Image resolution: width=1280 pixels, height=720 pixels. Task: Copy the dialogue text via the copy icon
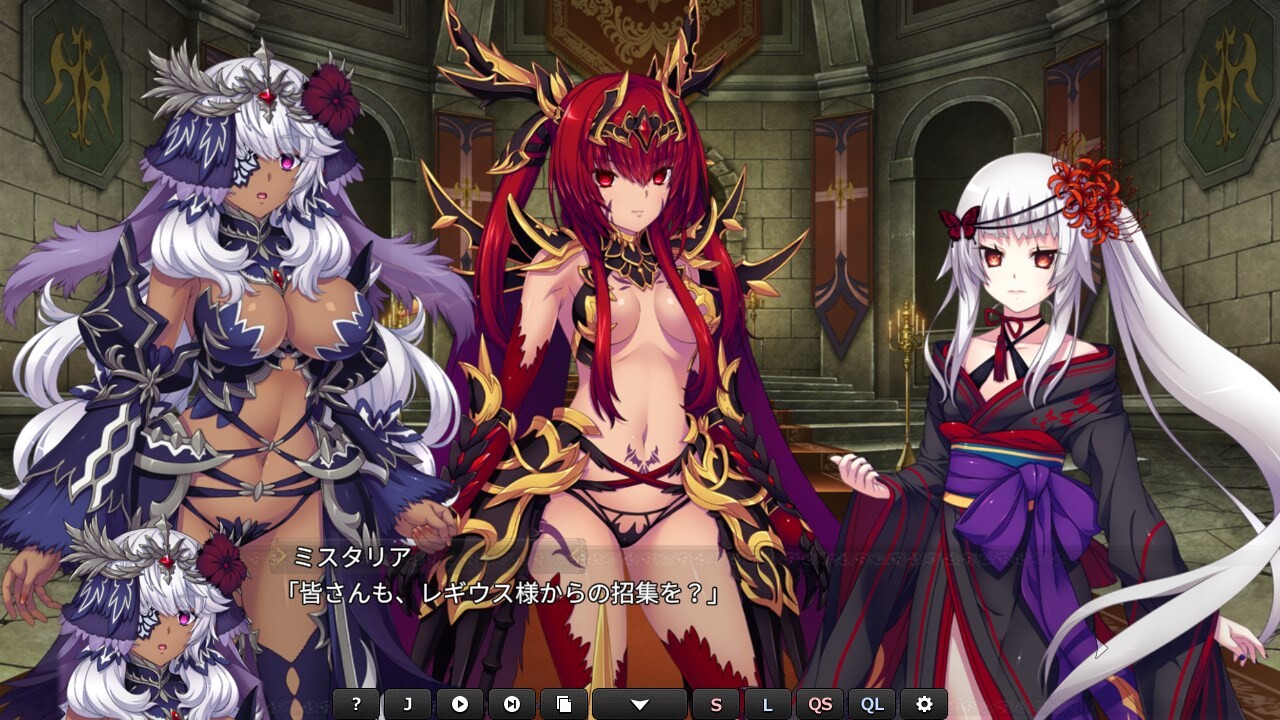point(565,703)
